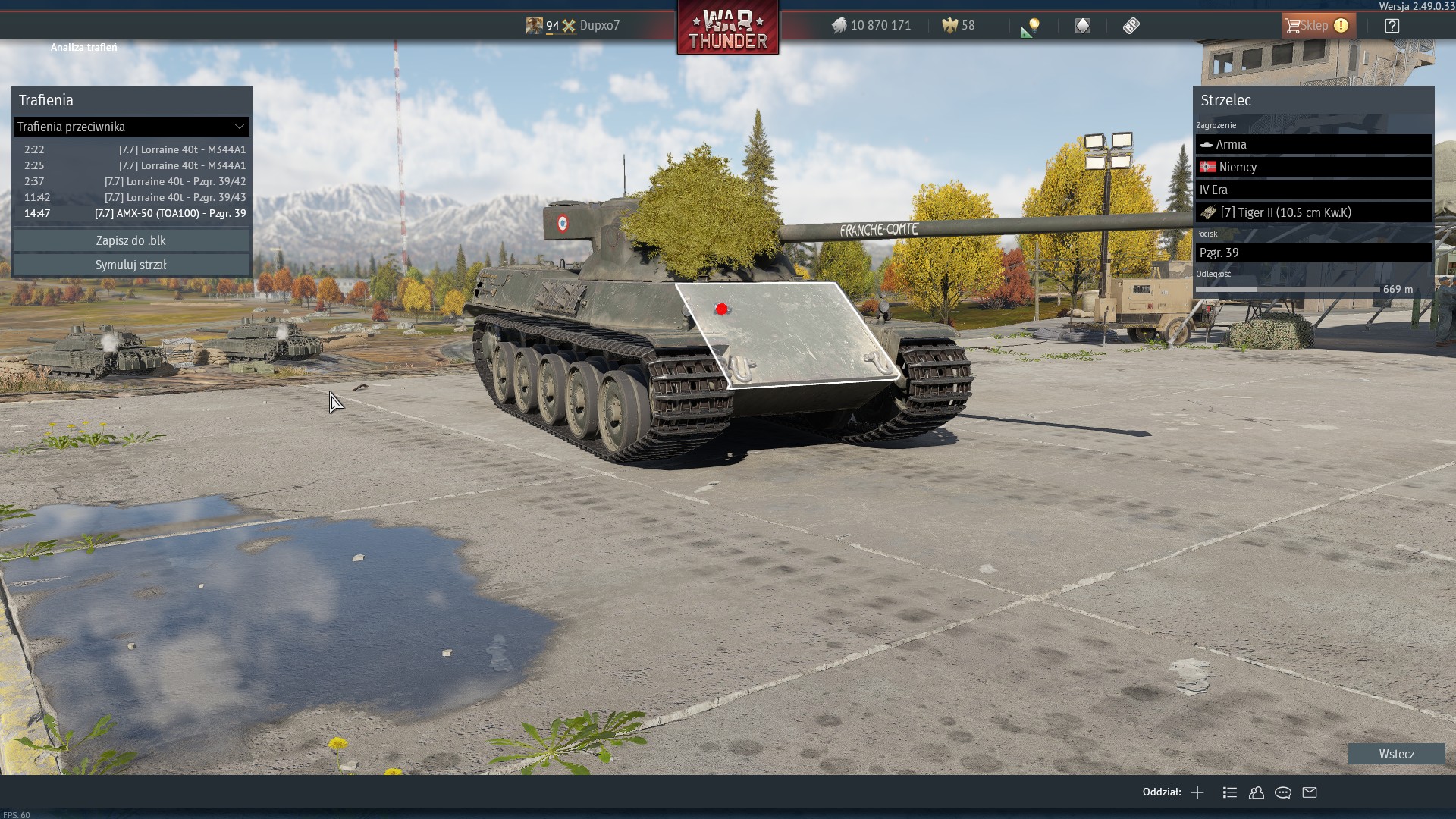Go back with the Wstecz button

1396,754
